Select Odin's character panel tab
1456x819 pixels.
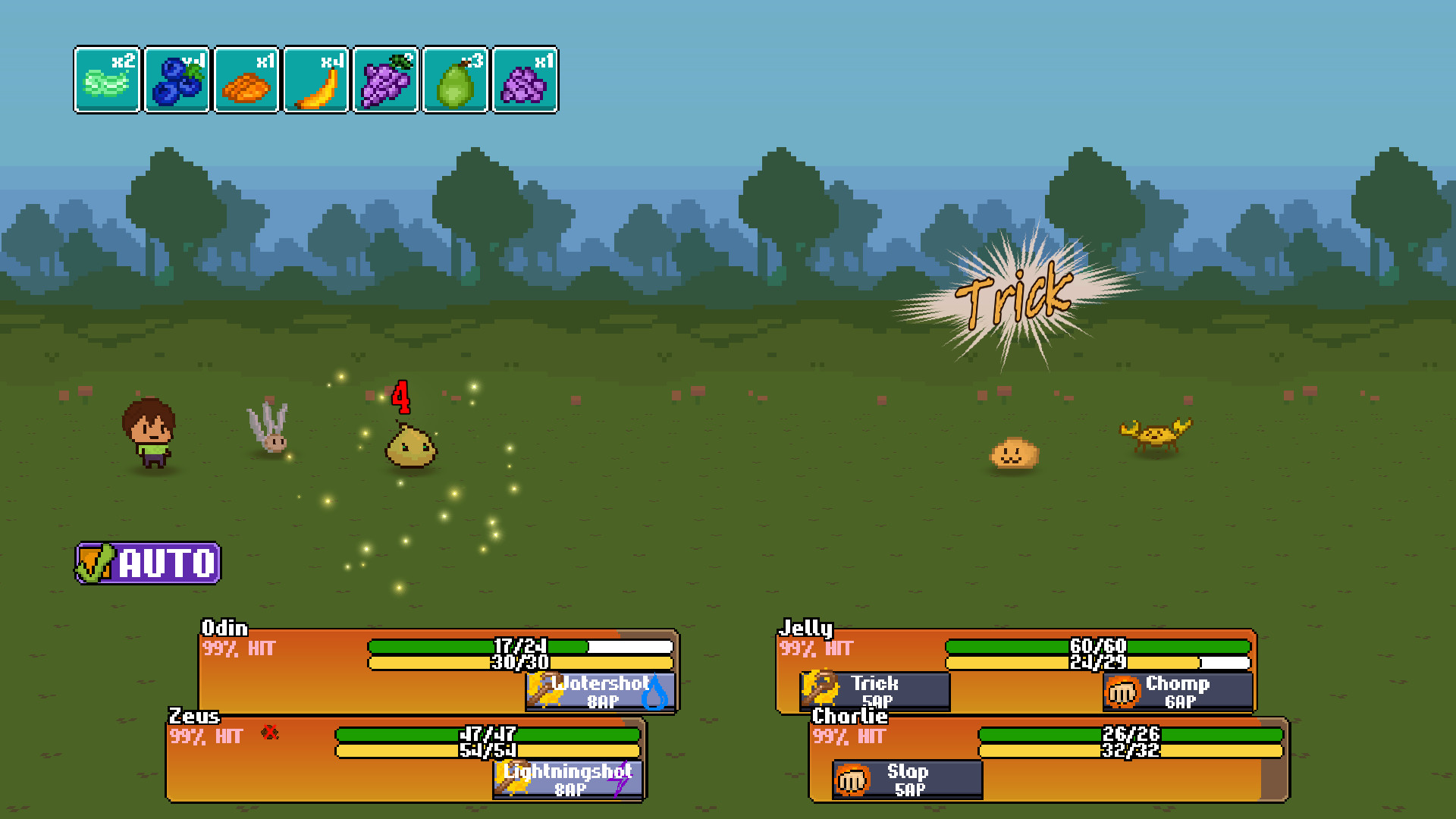click(x=224, y=629)
